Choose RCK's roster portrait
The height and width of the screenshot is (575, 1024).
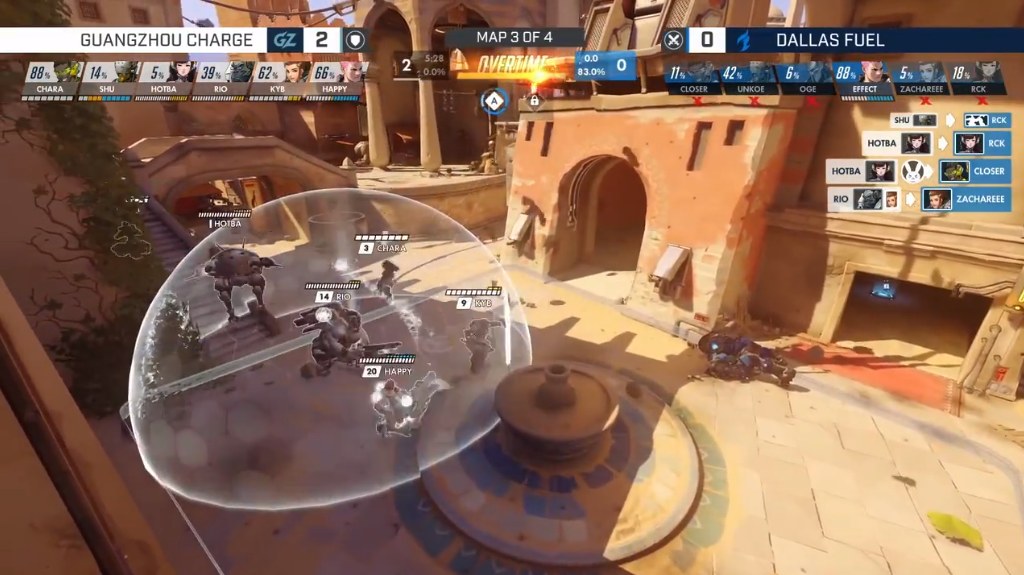coord(988,72)
